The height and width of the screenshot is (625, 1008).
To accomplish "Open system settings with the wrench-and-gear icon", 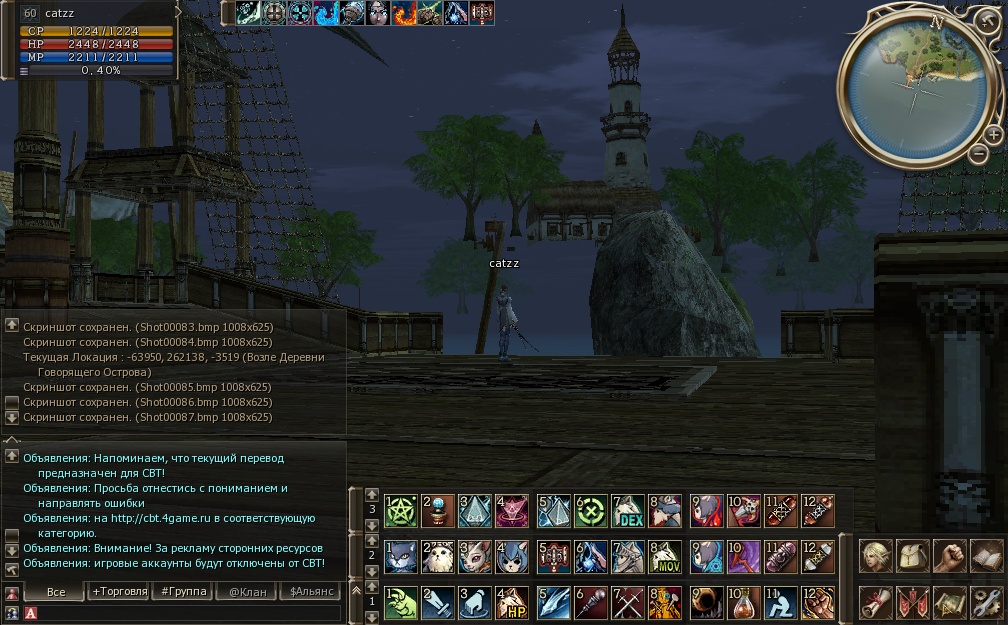I will (x=986, y=602).
